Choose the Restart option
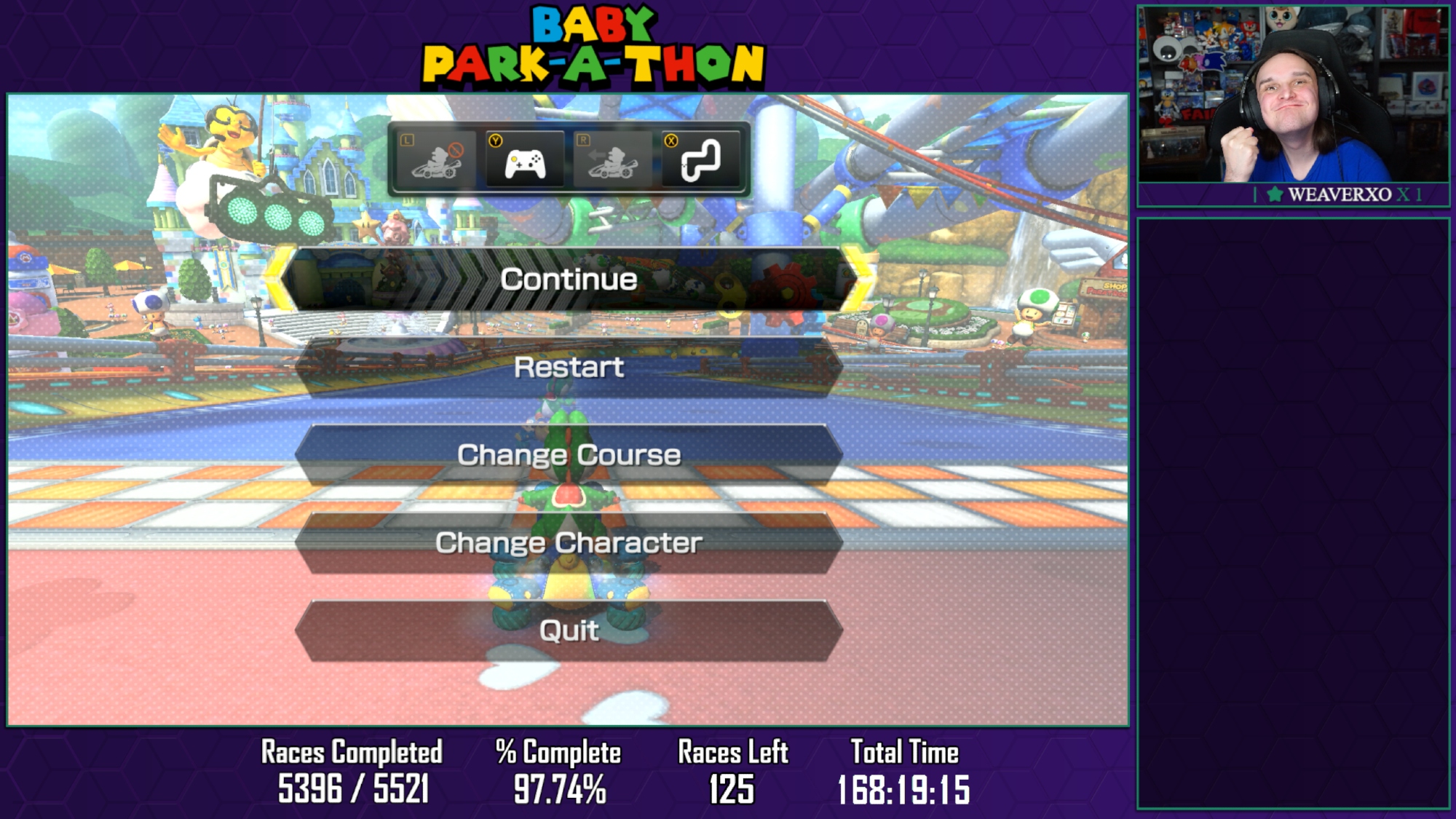 click(569, 368)
